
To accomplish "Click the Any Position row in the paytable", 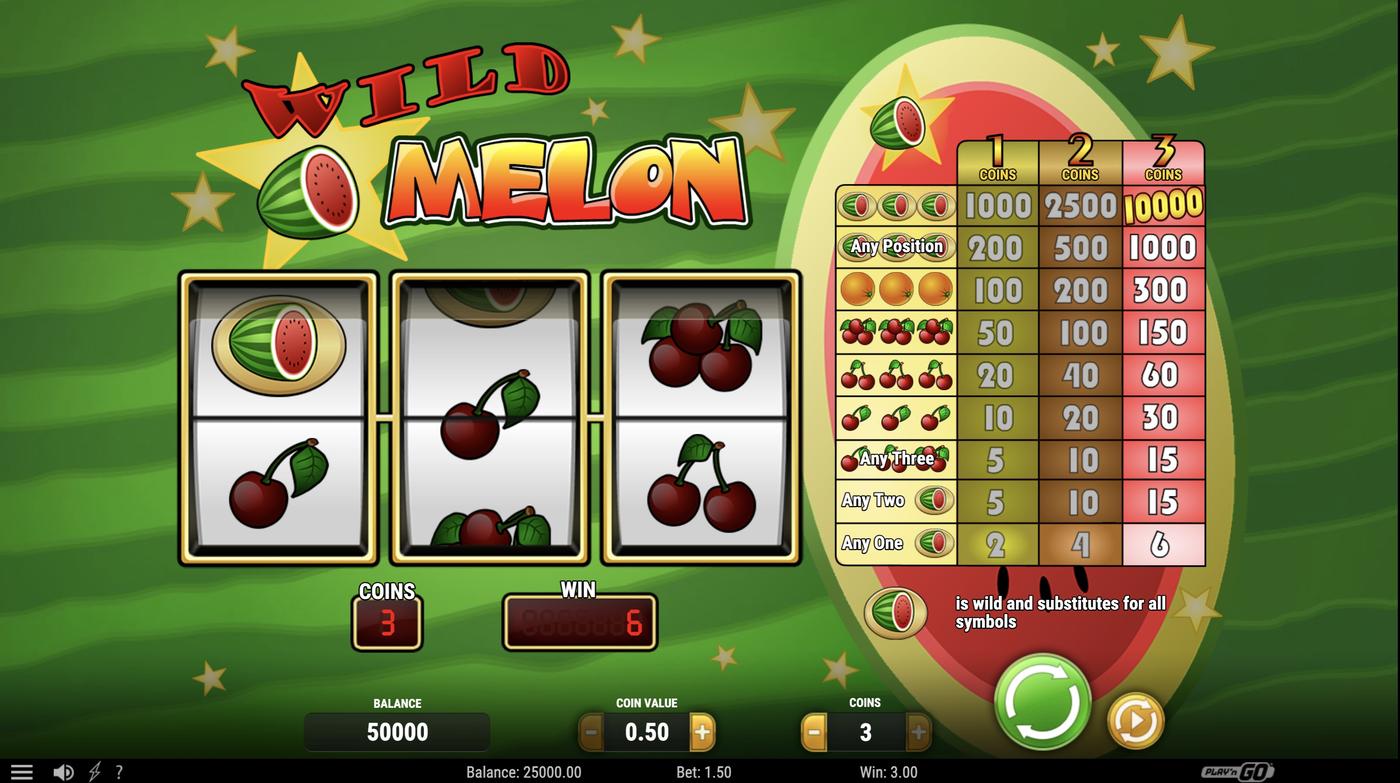I will coord(895,247).
